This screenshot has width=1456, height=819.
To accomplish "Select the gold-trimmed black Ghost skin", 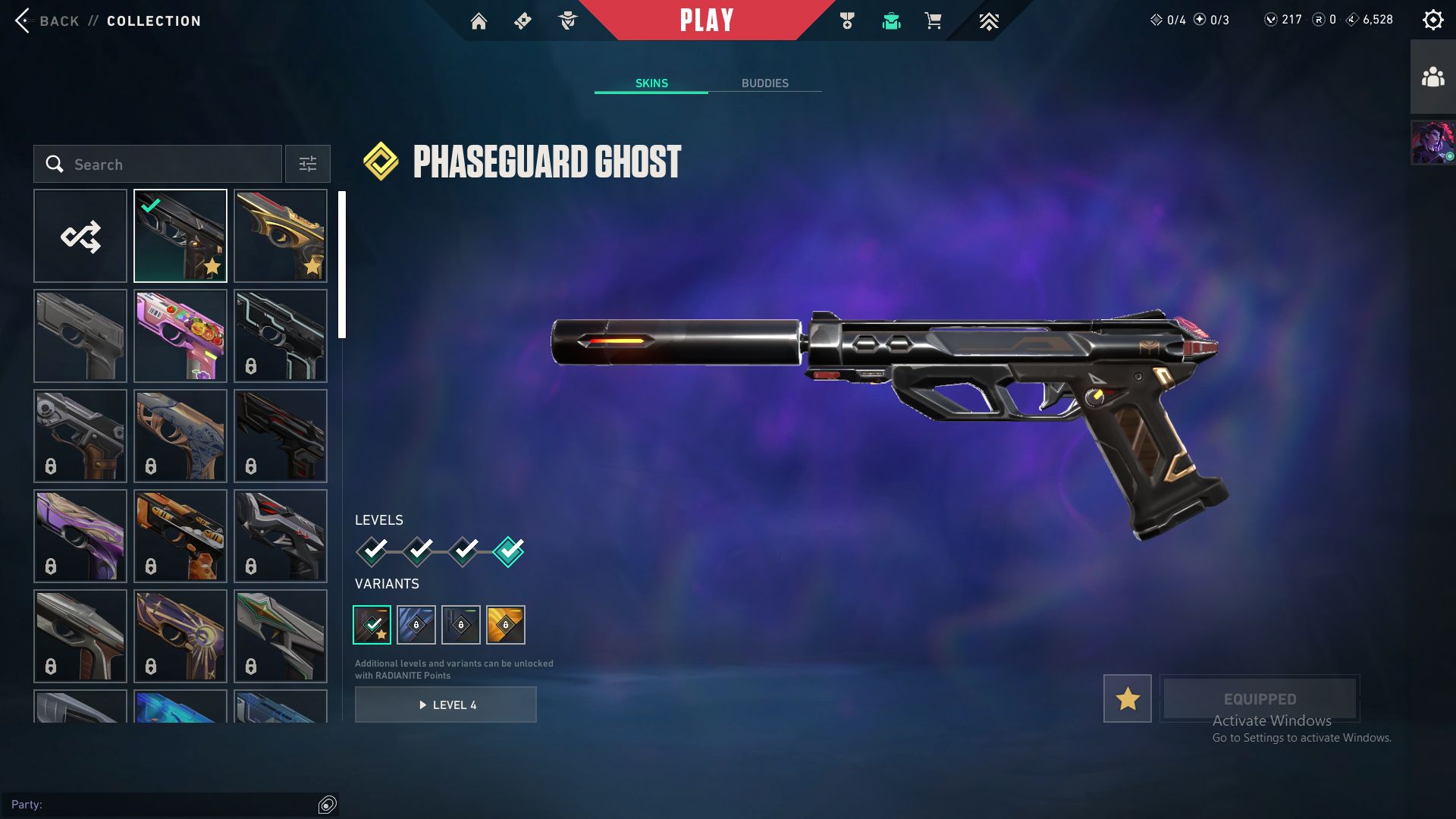I will point(281,236).
